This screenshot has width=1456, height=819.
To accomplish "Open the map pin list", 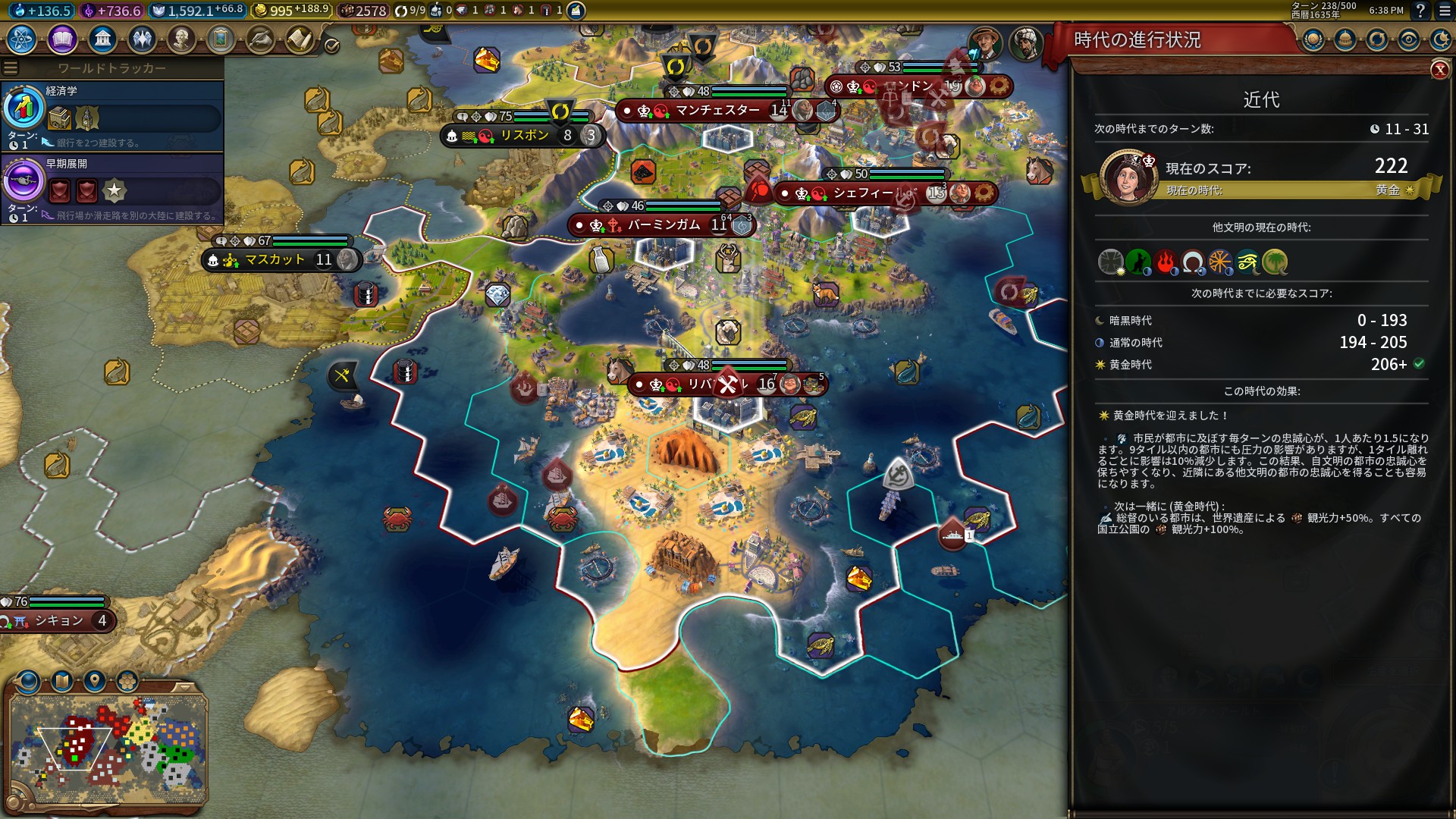I will (x=95, y=681).
